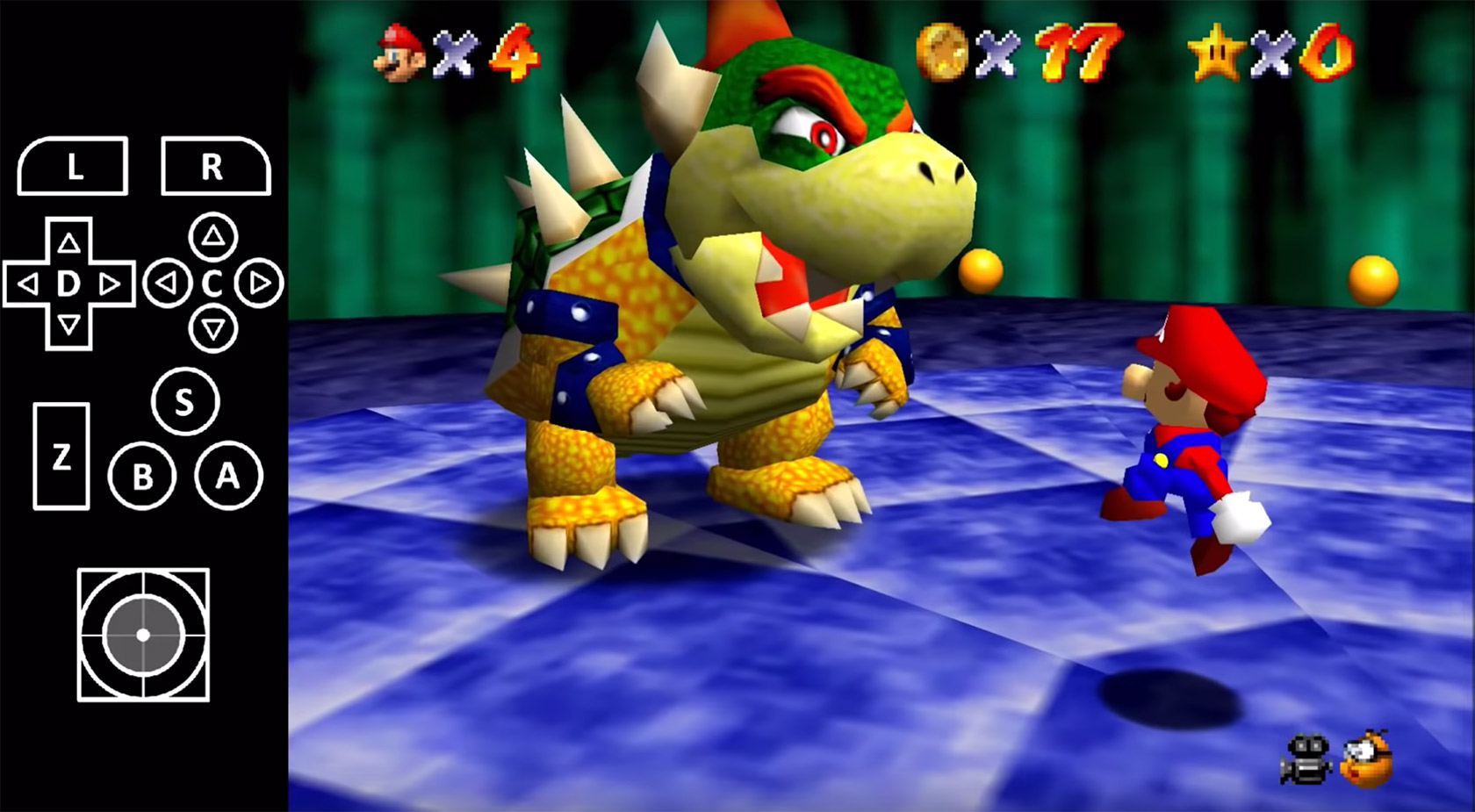Tap the D-pad left arrow

29,284
